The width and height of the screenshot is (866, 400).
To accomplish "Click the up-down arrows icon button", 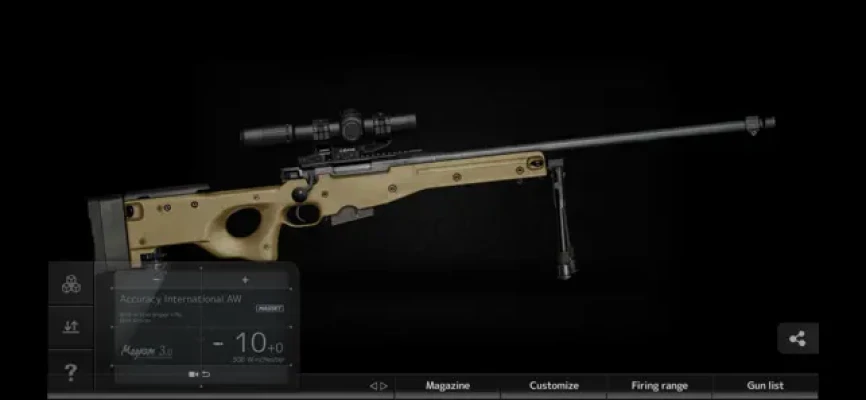I will (71, 327).
